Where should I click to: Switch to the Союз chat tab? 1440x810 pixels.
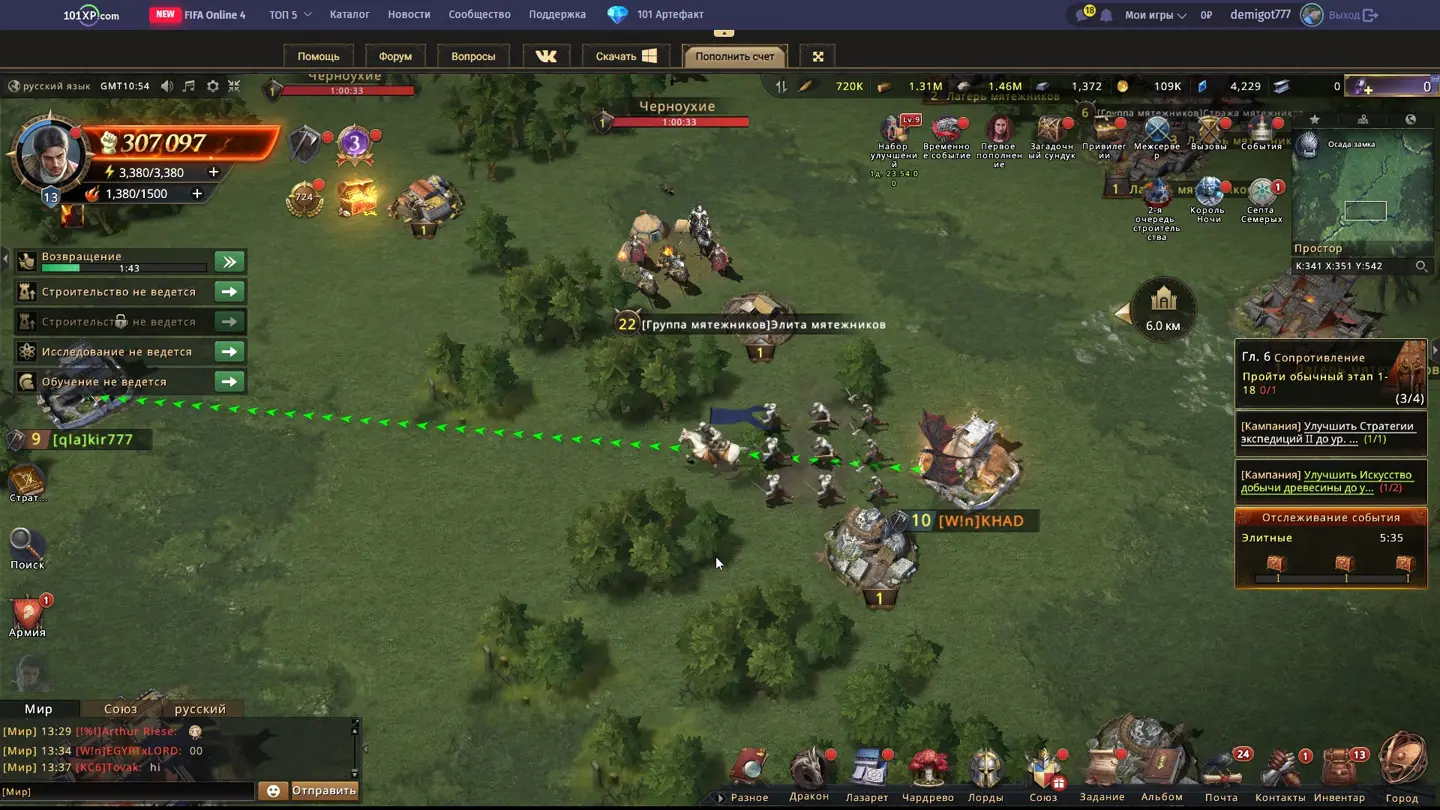pos(121,709)
